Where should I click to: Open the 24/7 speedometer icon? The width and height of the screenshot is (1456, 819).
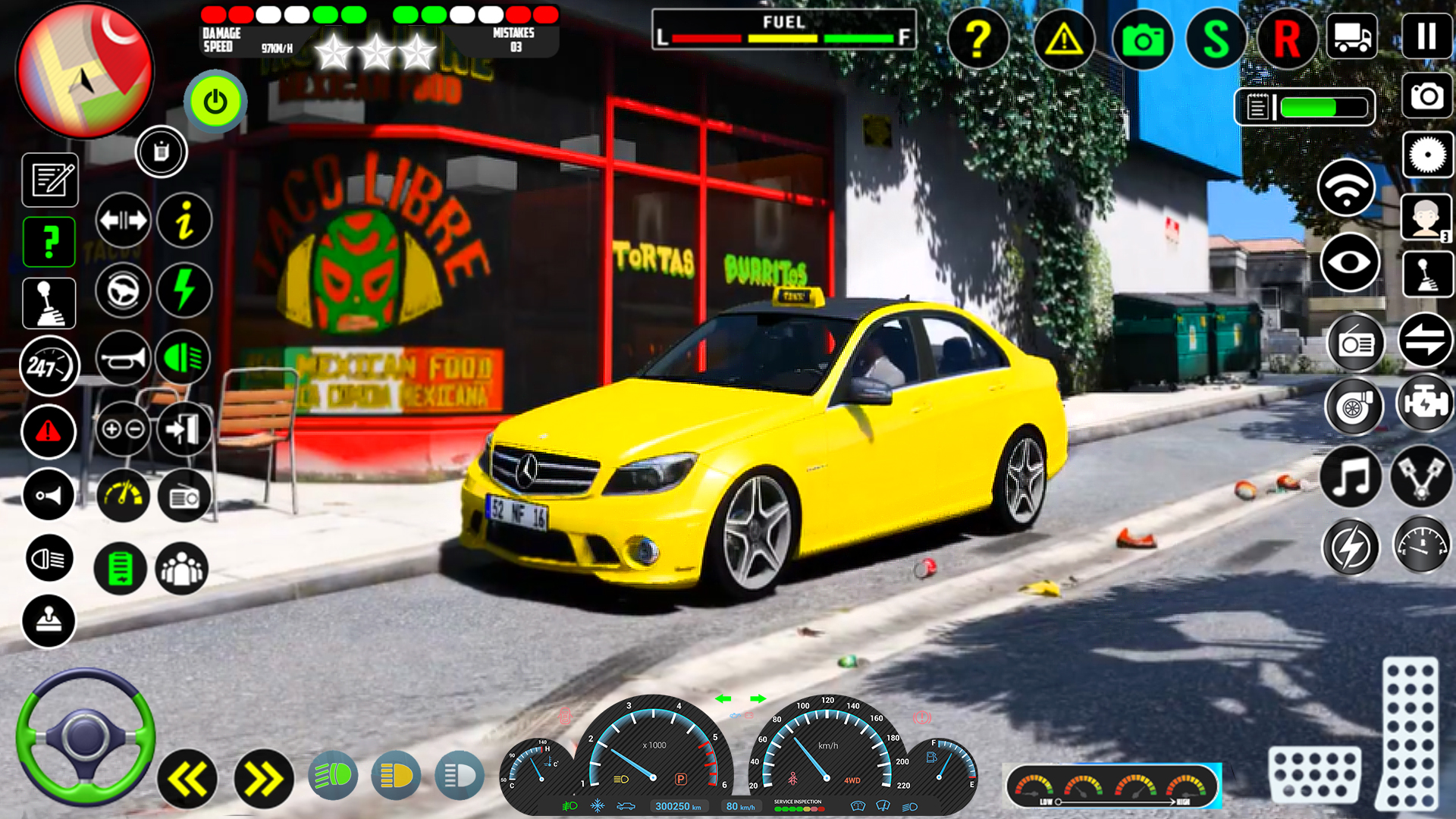(x=49, y=366)
